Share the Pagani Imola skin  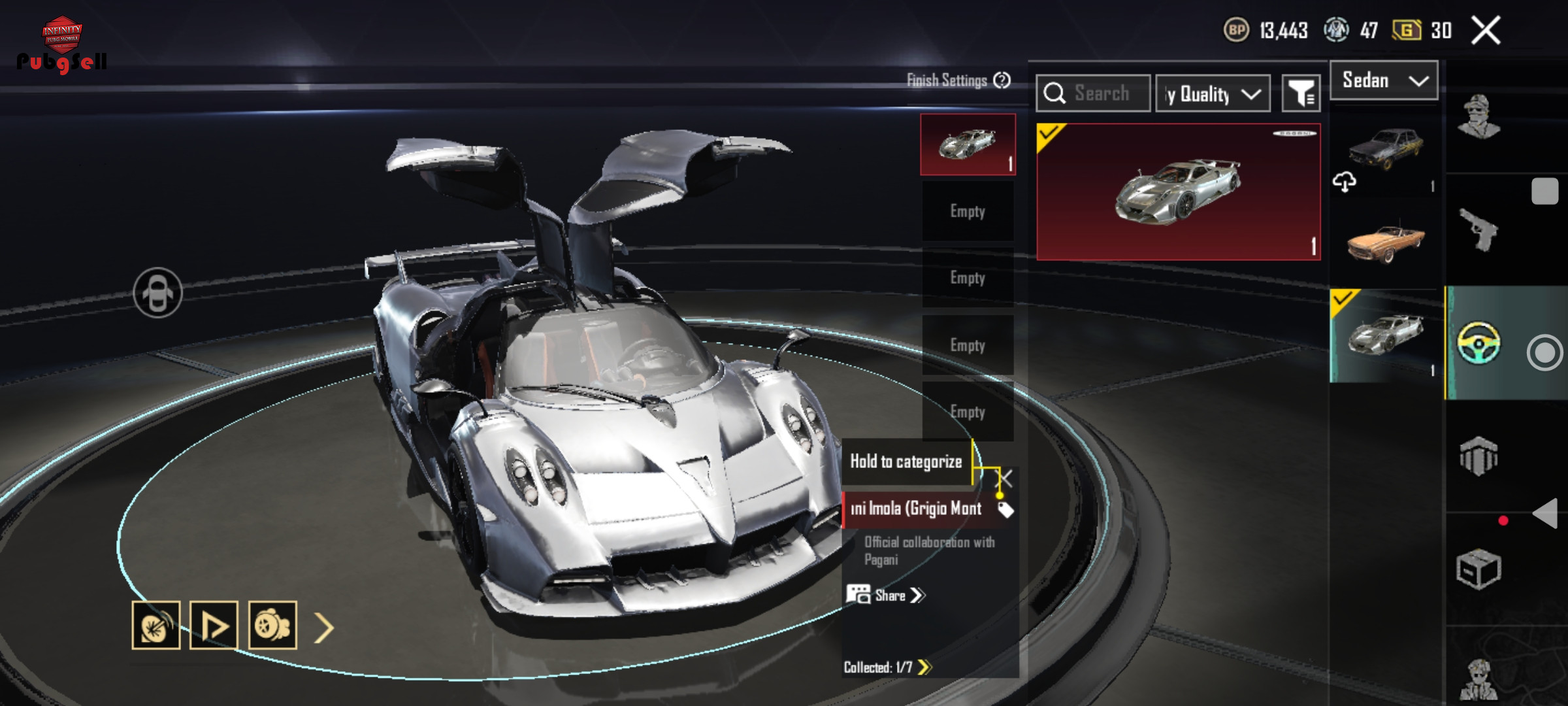click(x=886, y=596)
